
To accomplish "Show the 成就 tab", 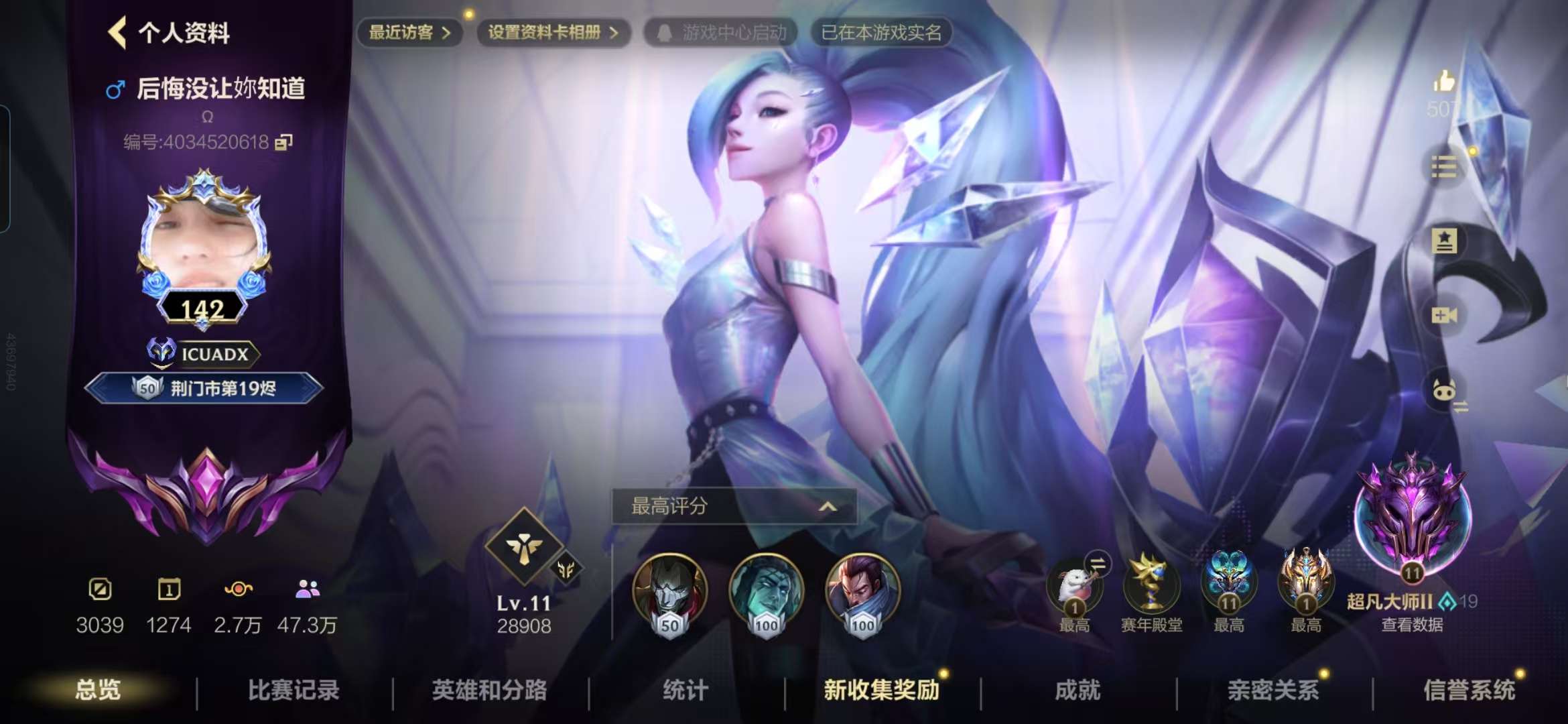I will [1077, 690].
